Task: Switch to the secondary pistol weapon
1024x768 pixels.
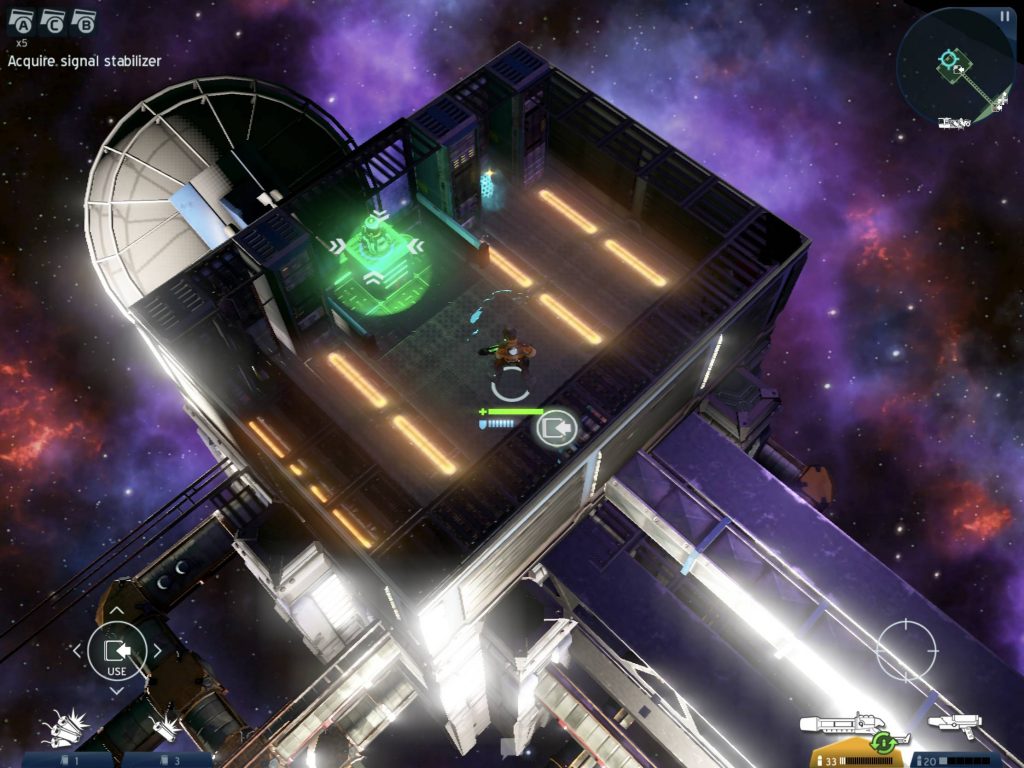Action: (x=954, y=723)
